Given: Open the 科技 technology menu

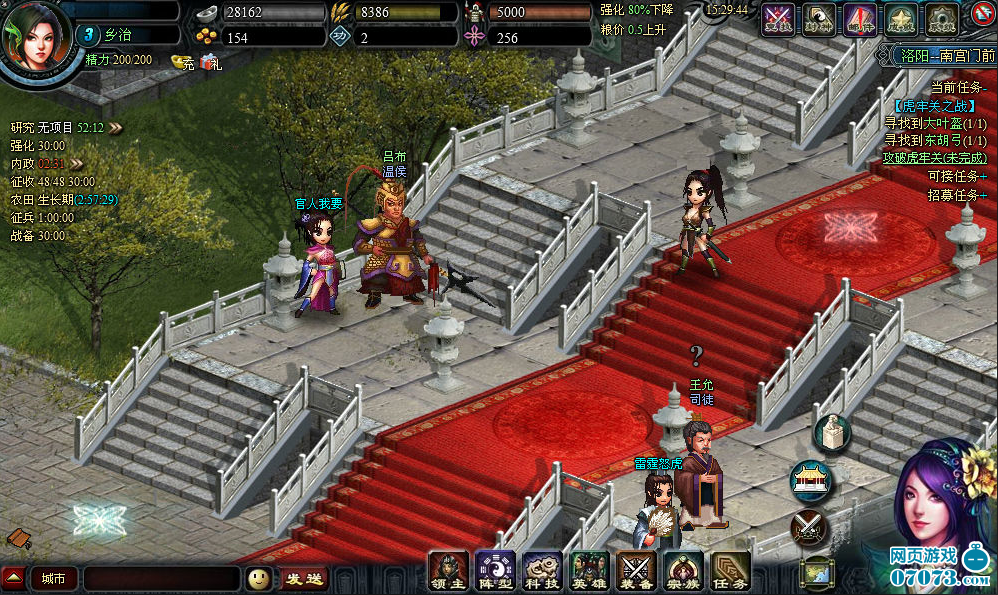Looking at the screenshot, I should [541, 570].
